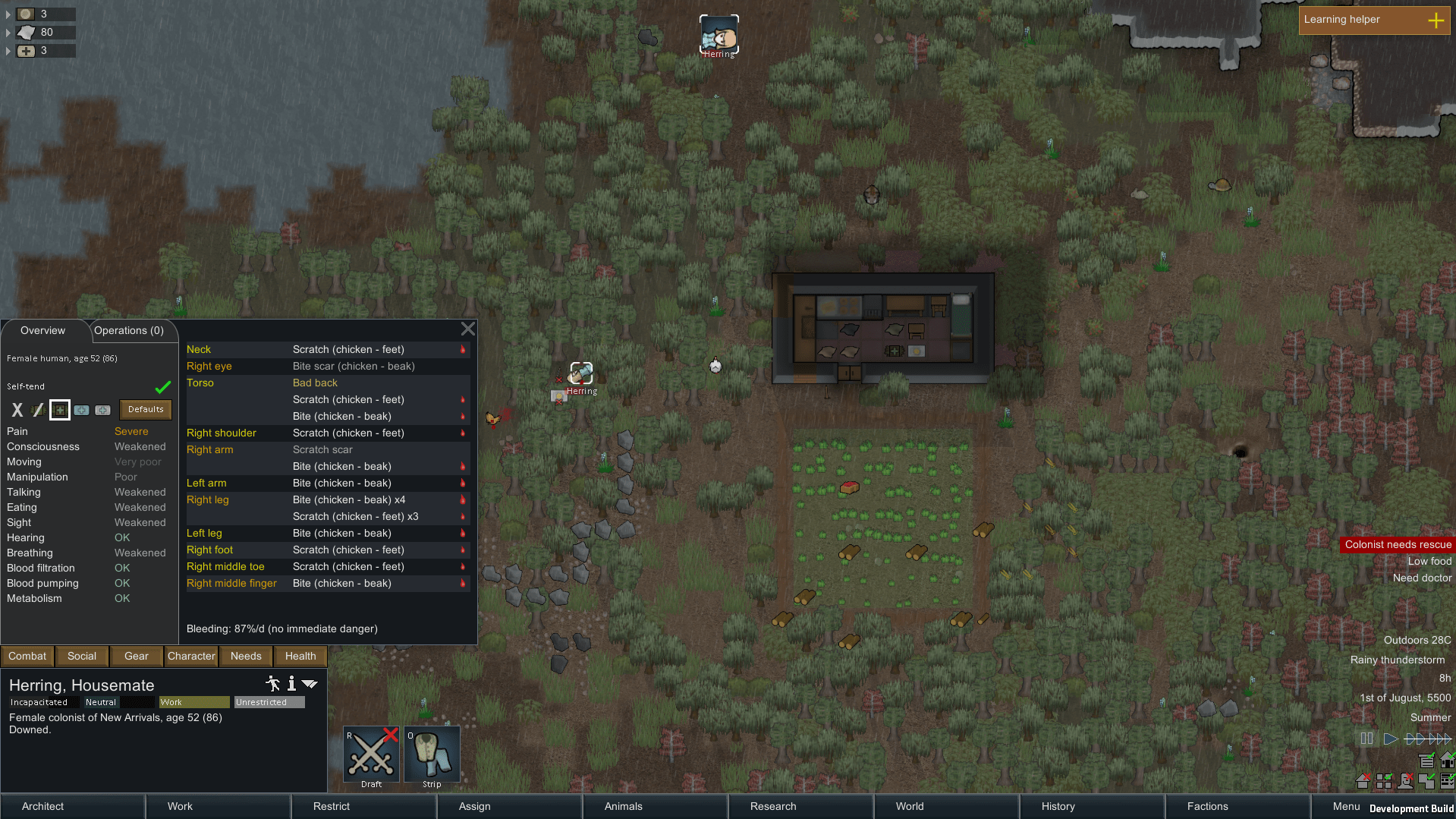The width and height of the screenshot is (1456, 819).
Task: Expand the Learning helper with the plus
Action: (x=1436, y=20)
